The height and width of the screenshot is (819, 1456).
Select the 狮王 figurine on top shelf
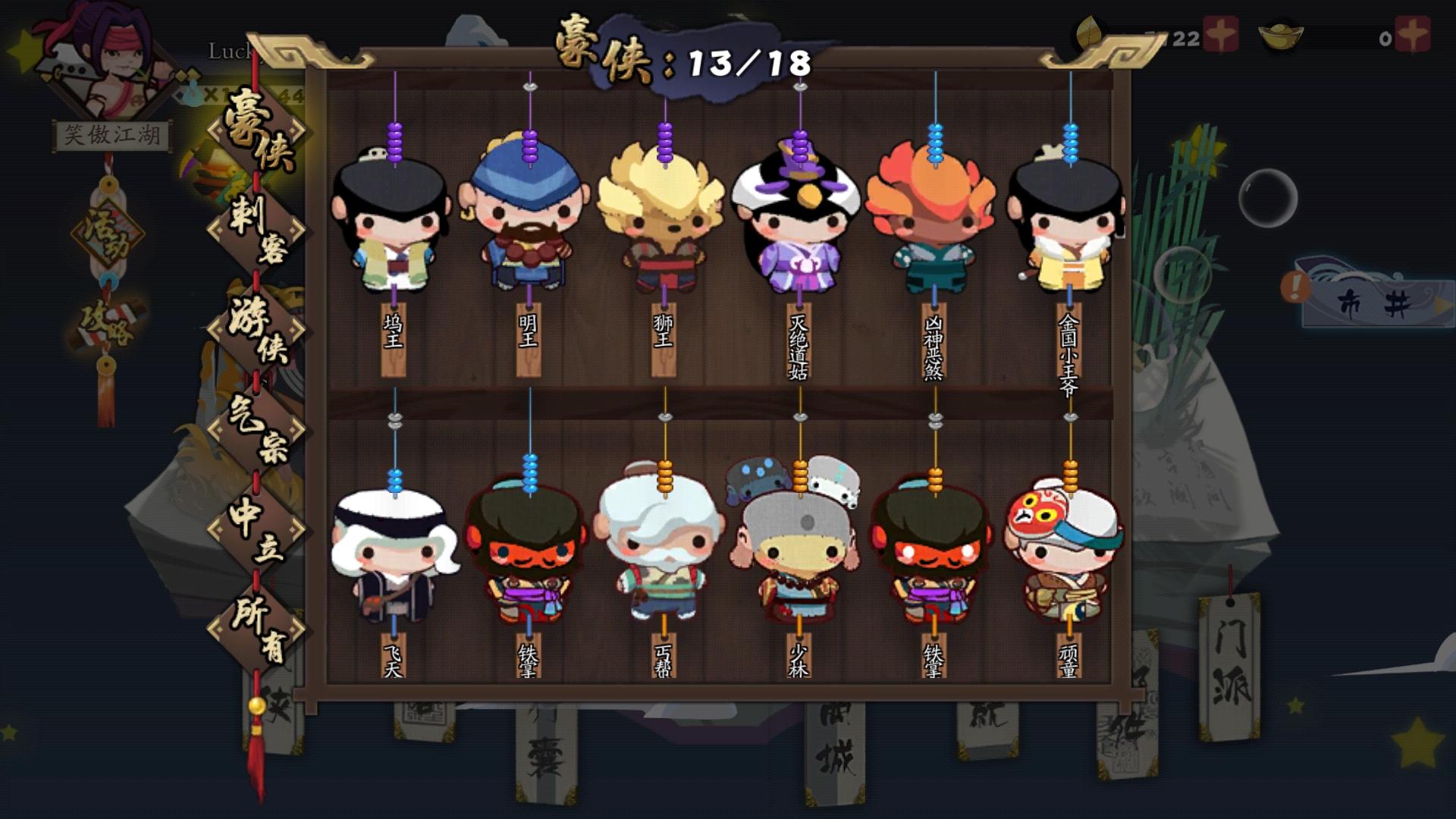point(664,220)
